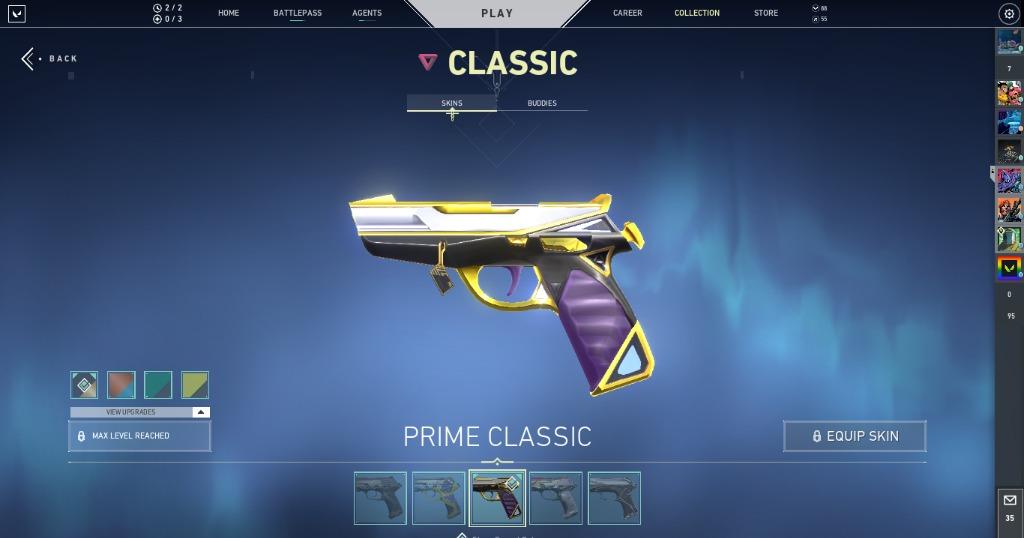
Task: Open the Career menu
Action: [x=628, y=13]
